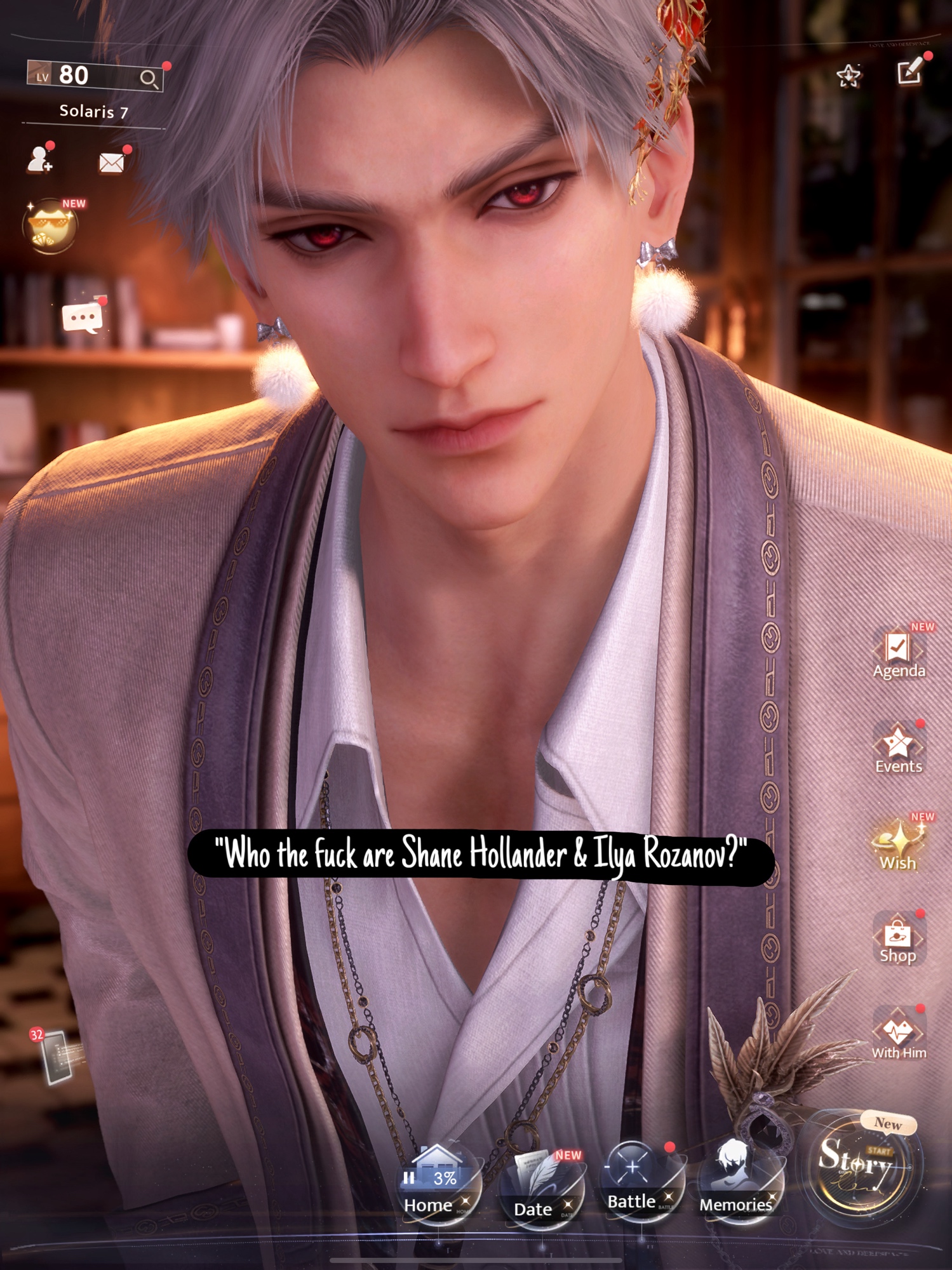Open the Agenda menu
The width and height of the screenshot is (952, 1270).
[x=898, y=654]
